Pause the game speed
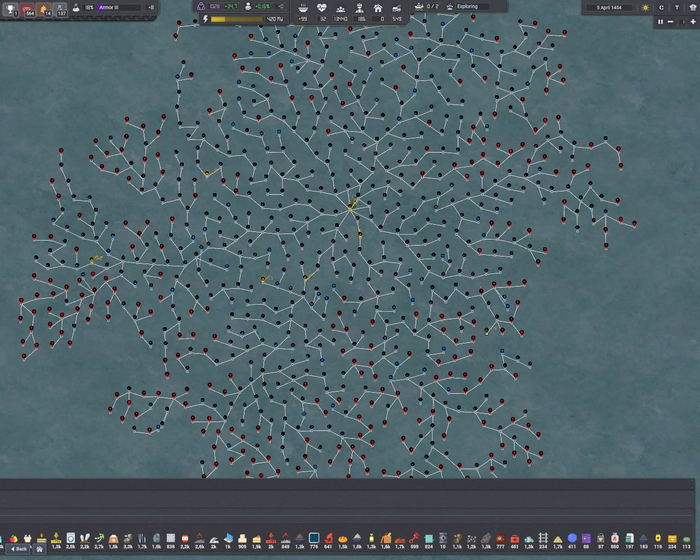Viewport: 700px width, 560px height. pyautogui.click(x=660, y=21)
